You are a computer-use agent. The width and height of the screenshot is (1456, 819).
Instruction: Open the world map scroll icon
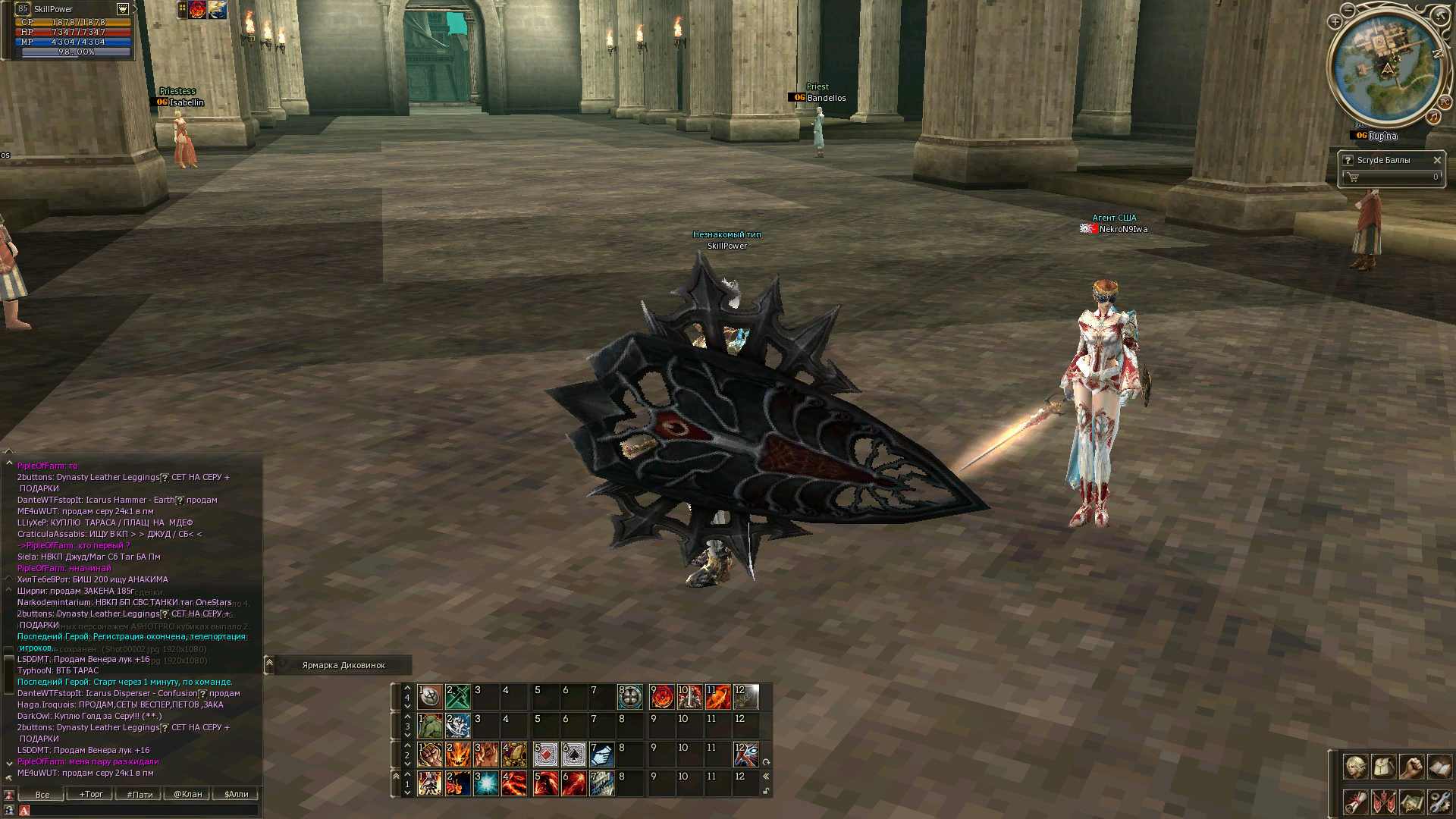[1411, 802]
